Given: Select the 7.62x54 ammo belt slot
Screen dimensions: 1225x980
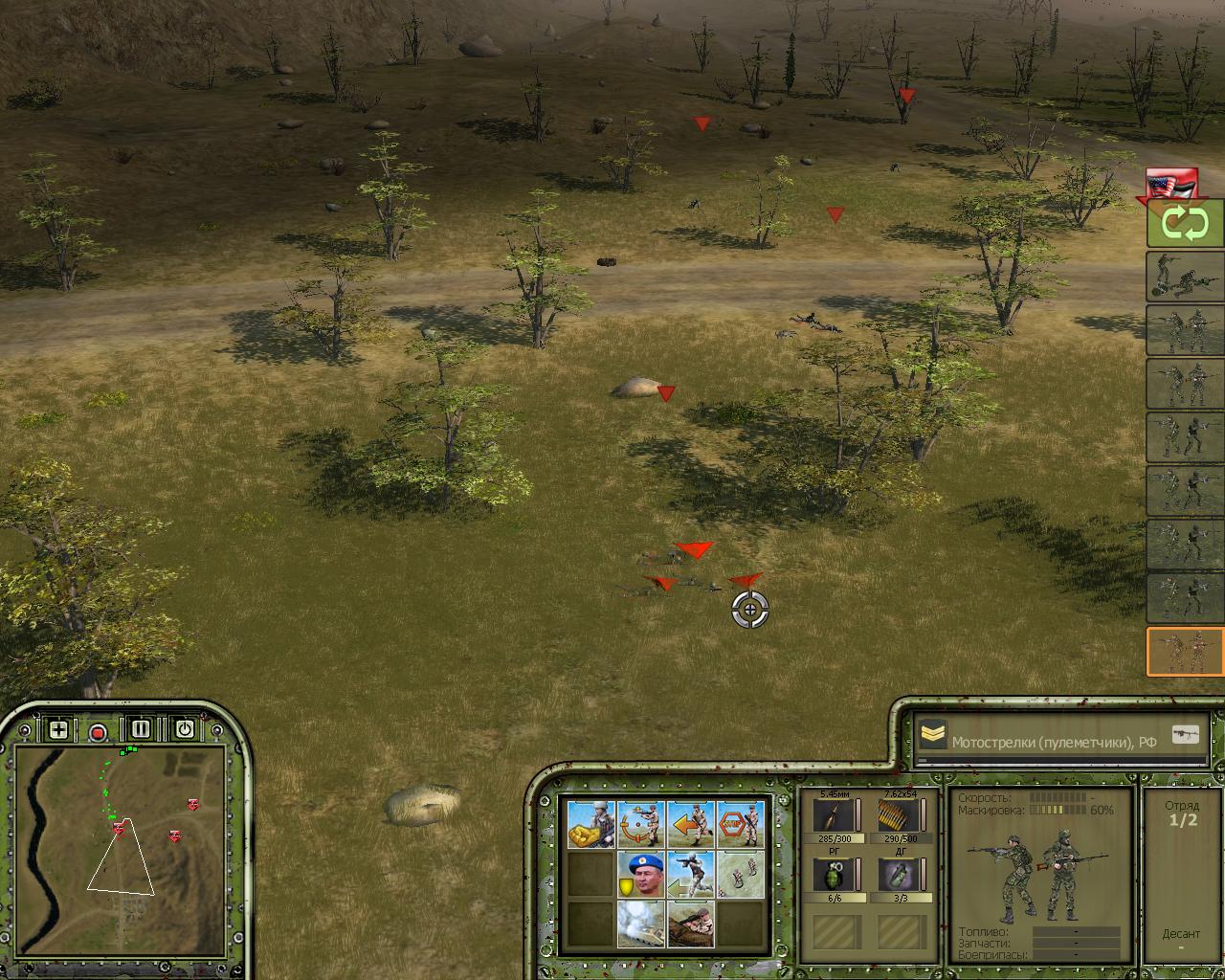Looking at the screenshot, I should [x=900, y=816].
